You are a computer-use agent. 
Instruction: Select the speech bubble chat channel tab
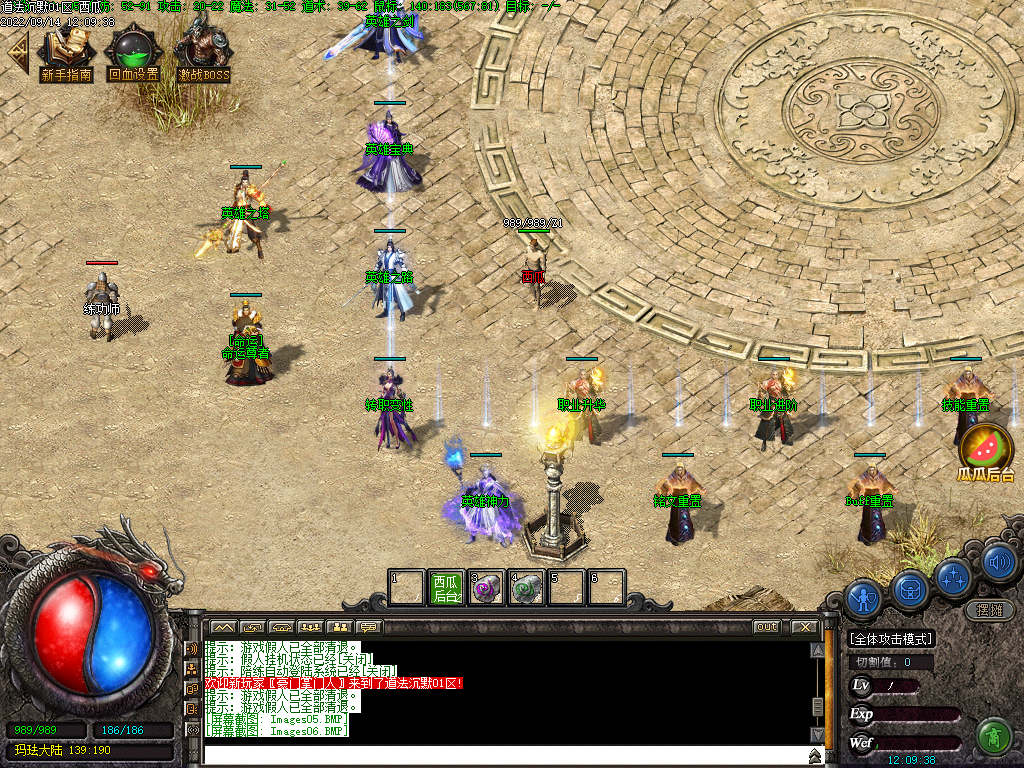click(x=370, y=627)
